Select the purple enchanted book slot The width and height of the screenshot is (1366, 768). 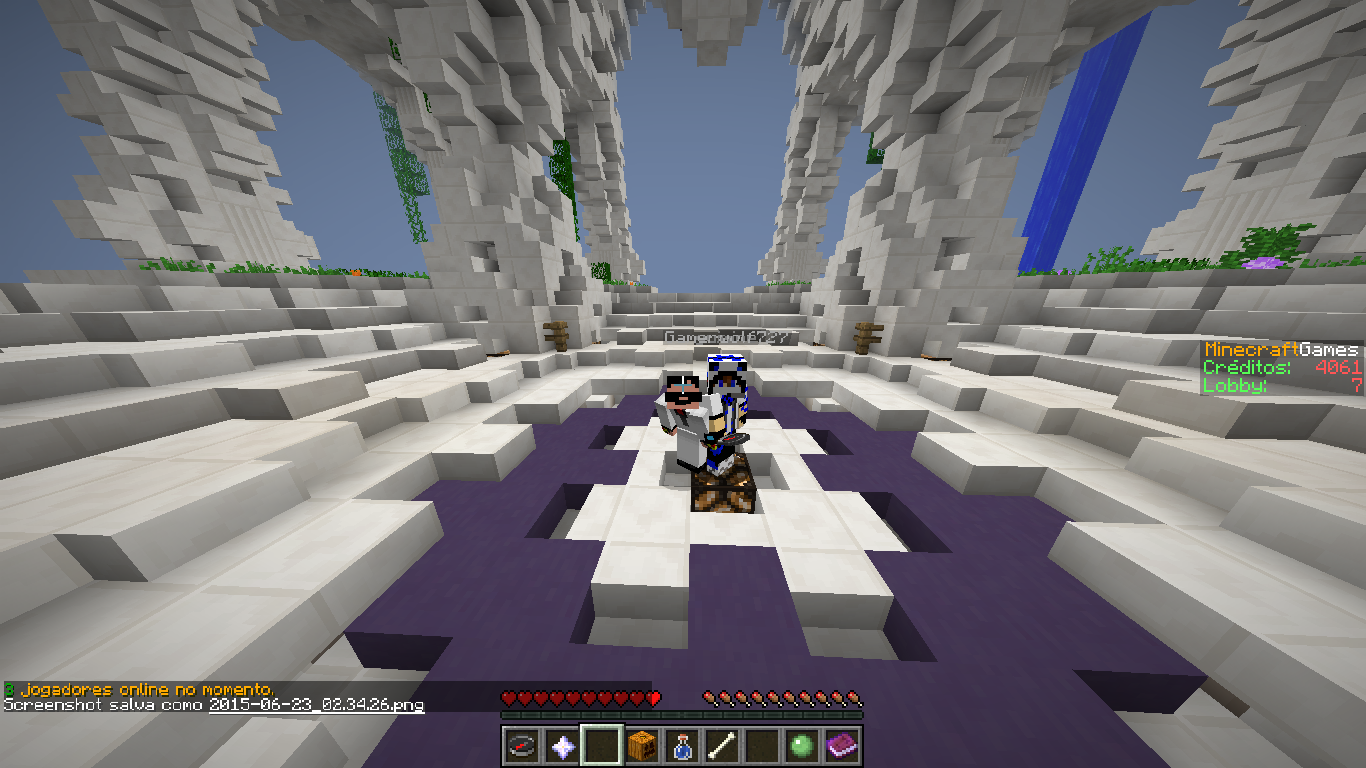coord(842,746)
